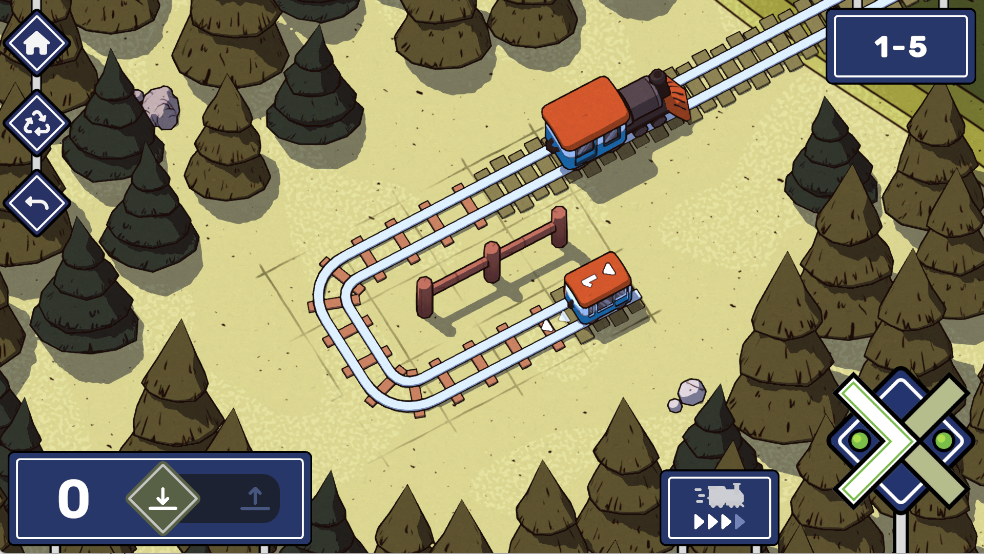Switch the railroad crossing track switch

901,440
